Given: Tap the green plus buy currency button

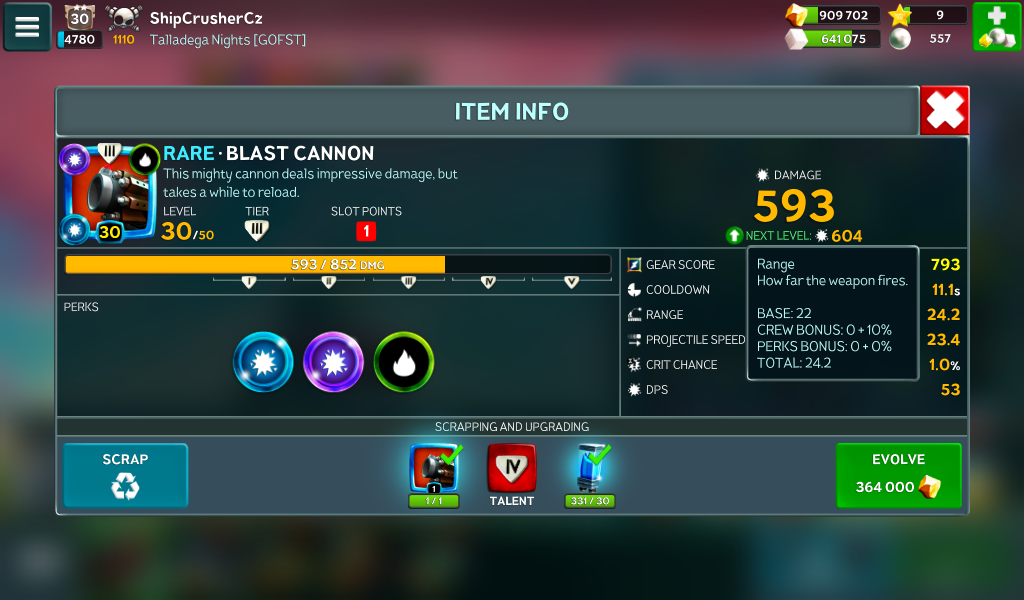Looking at the screenshot, I should [x=996, y=27].
